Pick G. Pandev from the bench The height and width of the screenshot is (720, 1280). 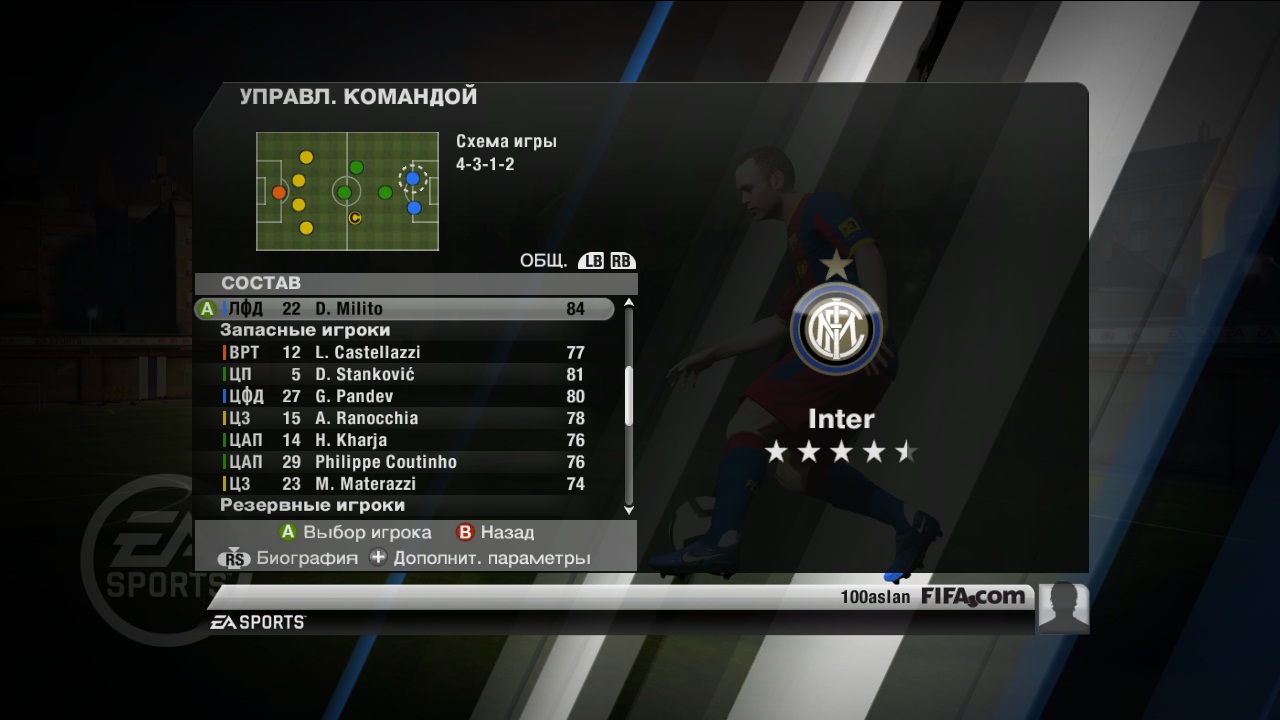click(404, 396)
